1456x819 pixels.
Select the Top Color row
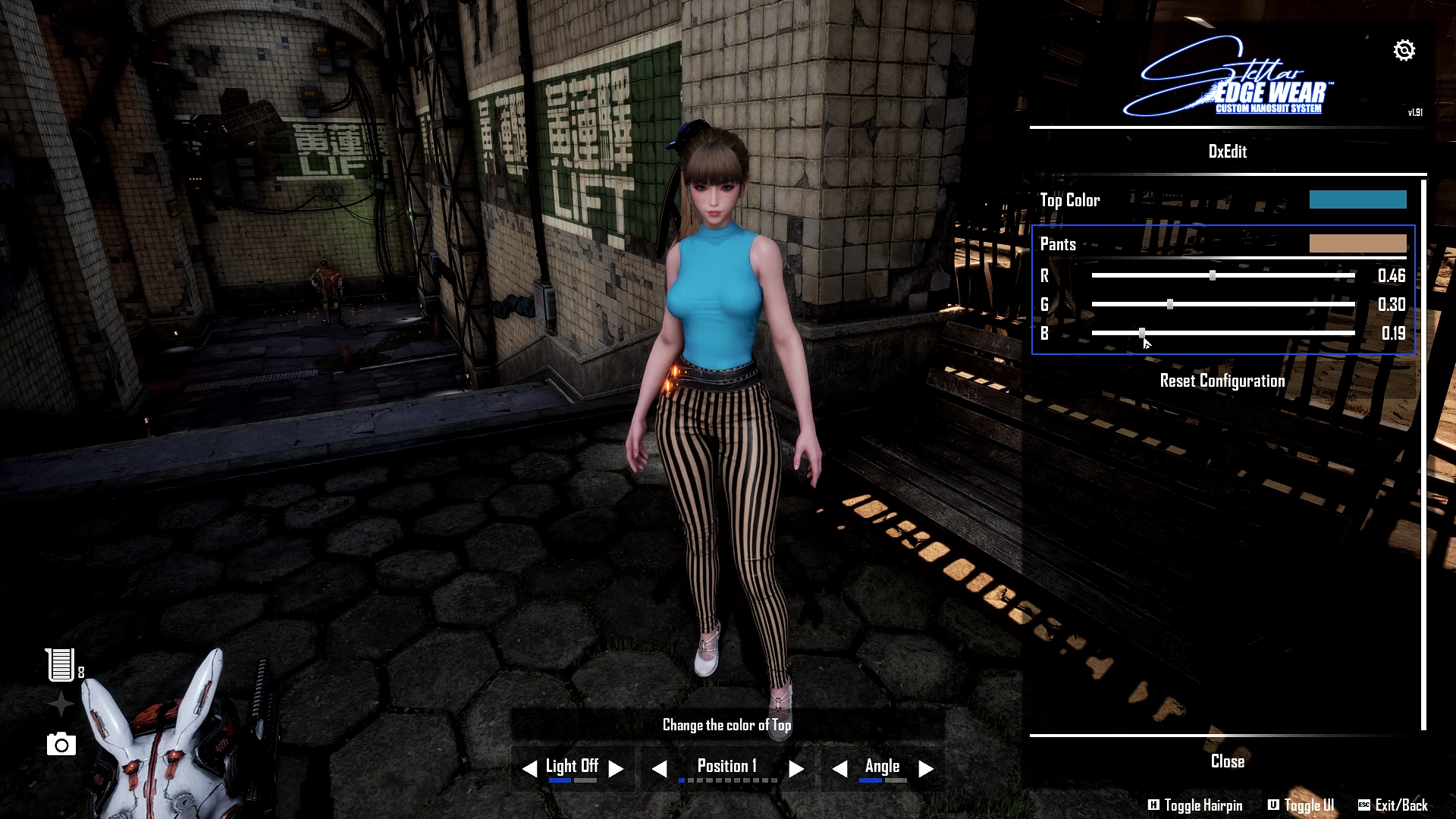click(1070, 200)
